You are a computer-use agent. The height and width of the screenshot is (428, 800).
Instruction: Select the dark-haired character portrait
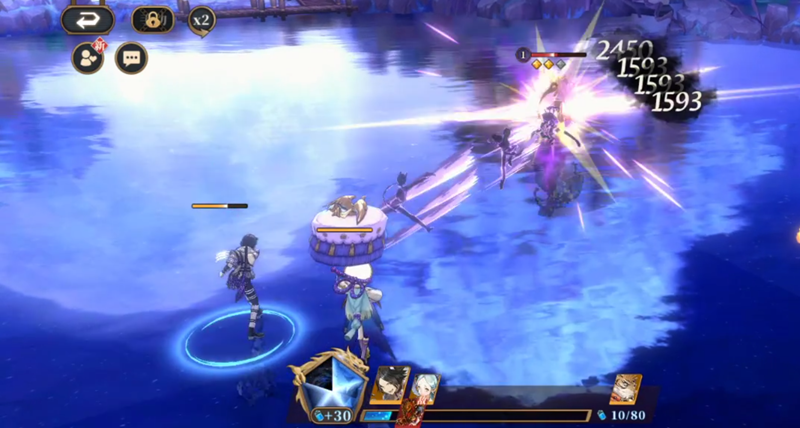tap(388, 385)
